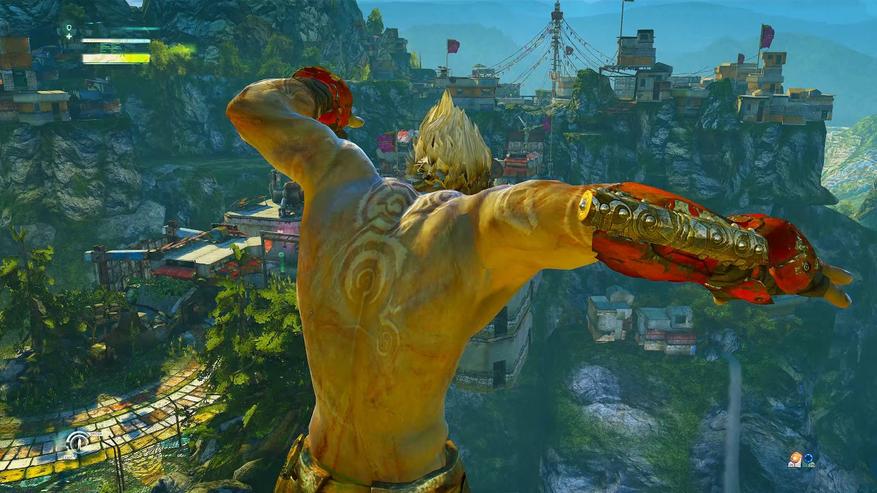Select the white circular swirl icon
The width and height of the screenshot is (877, 493).
click(78, 442)
